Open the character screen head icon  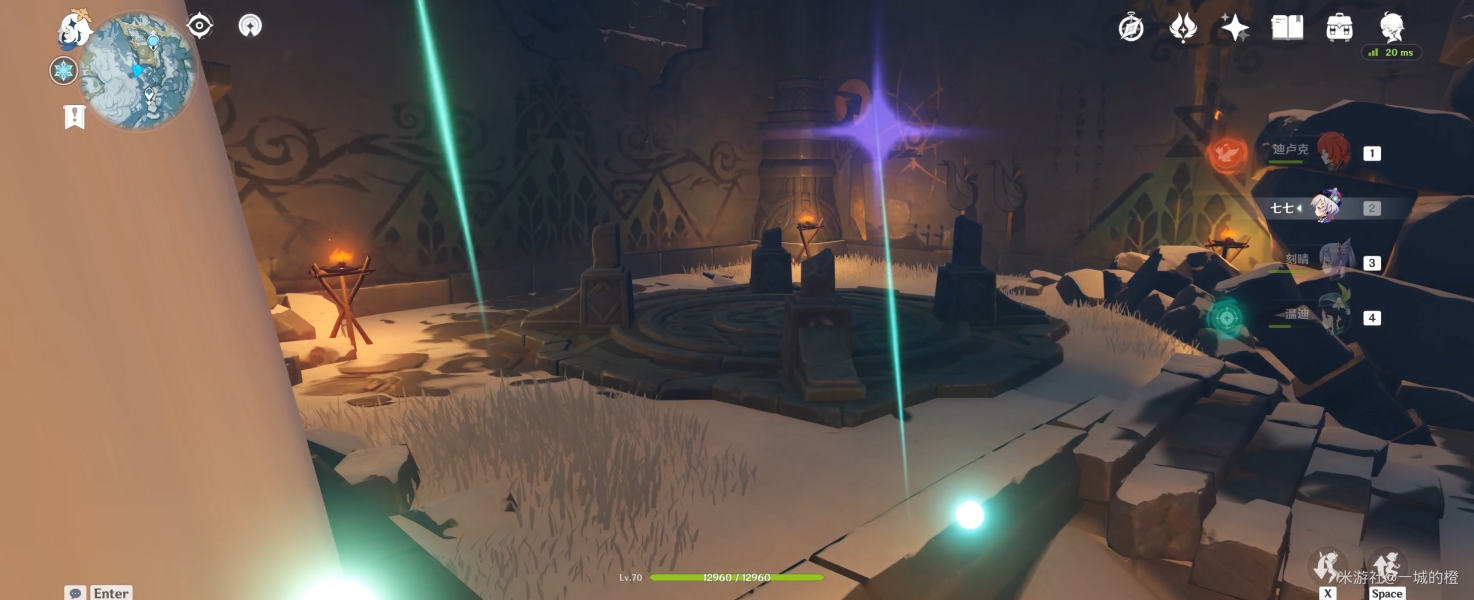coord(1391,28)
